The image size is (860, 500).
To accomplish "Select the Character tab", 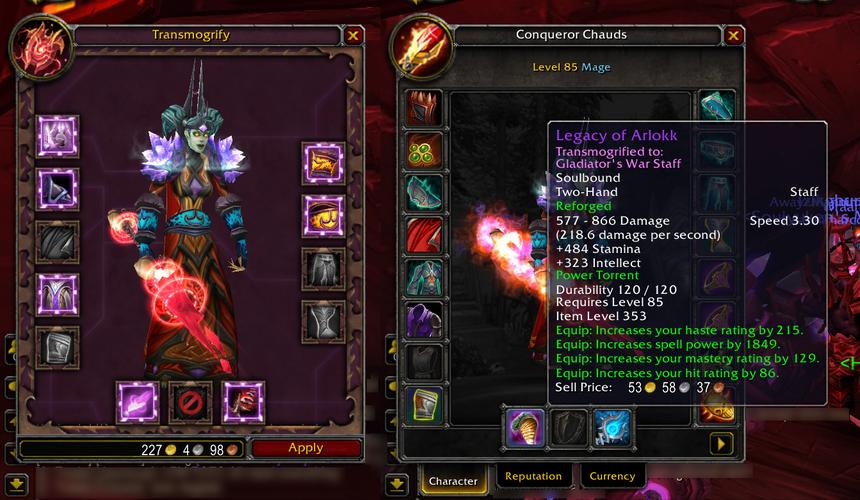I will click(x=453, y=480).
